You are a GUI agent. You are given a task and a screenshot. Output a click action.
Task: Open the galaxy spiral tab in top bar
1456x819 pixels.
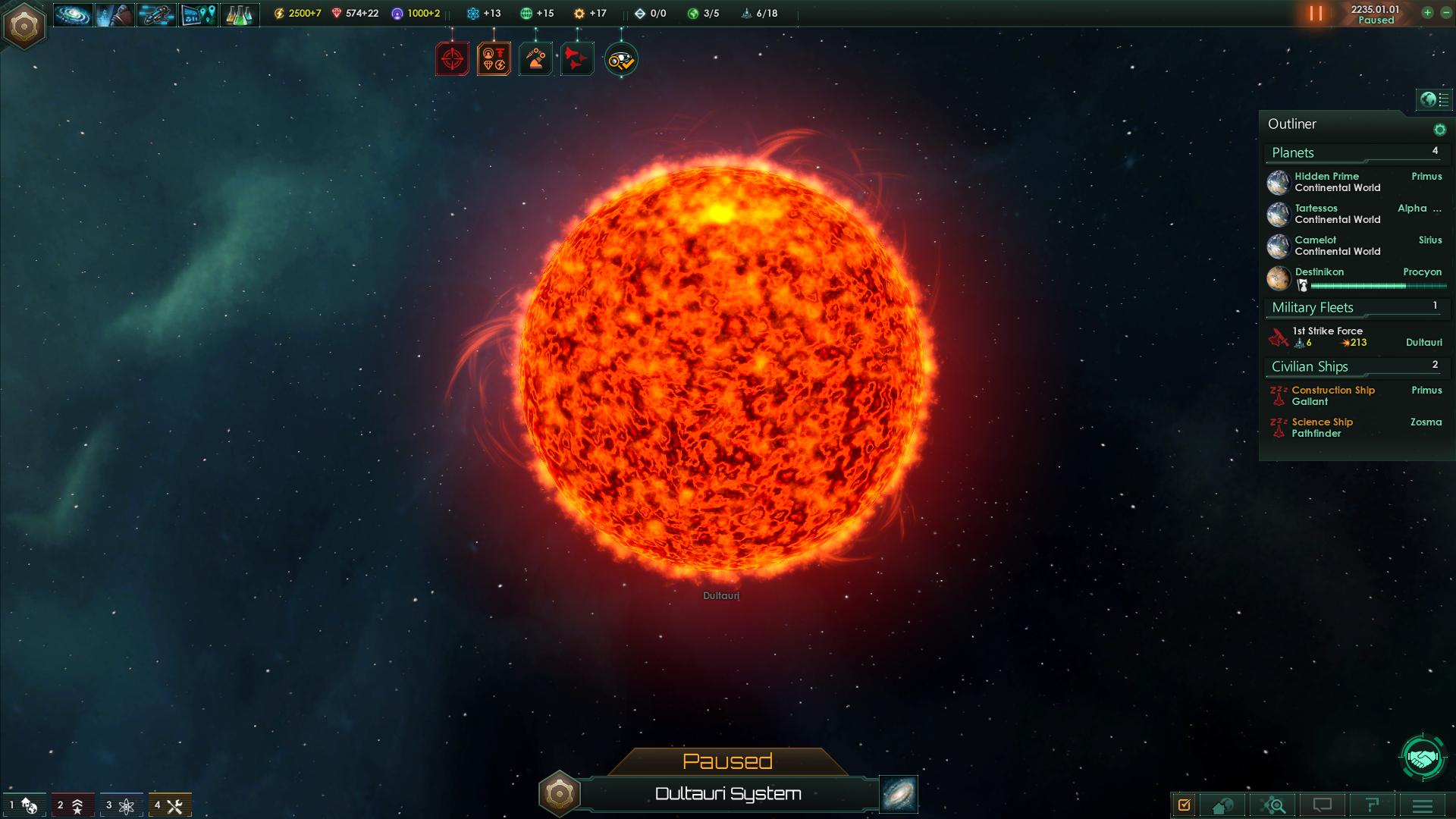point(73,14)
